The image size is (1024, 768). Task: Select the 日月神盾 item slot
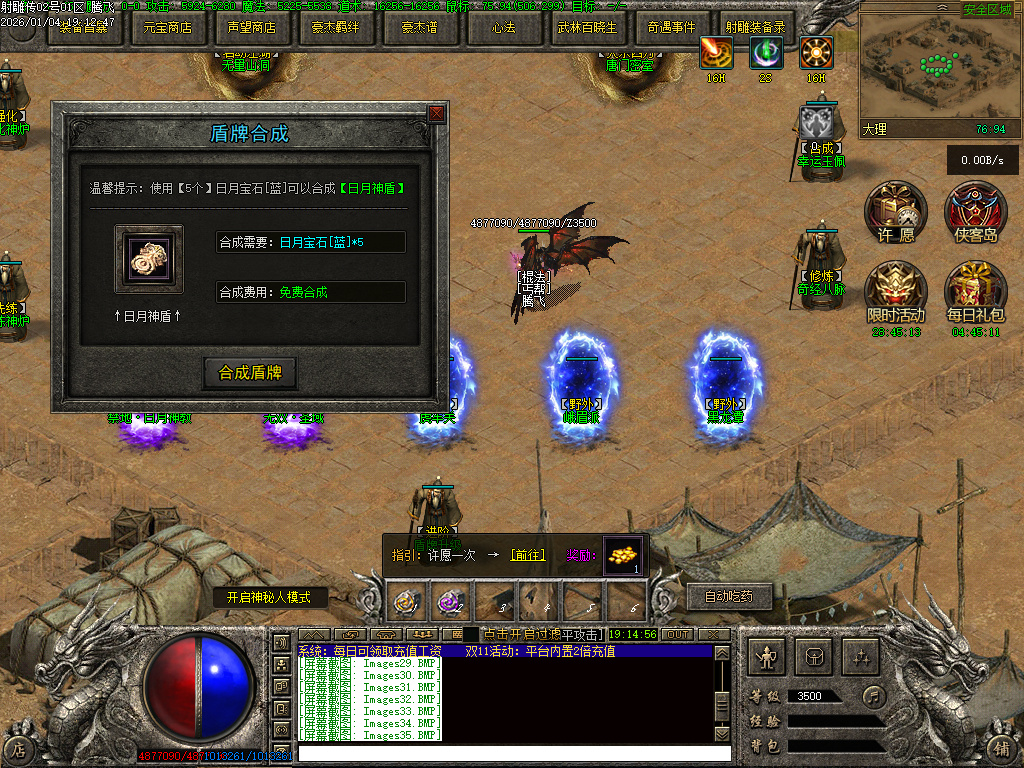pyautogui.click(x=149, y=259)
